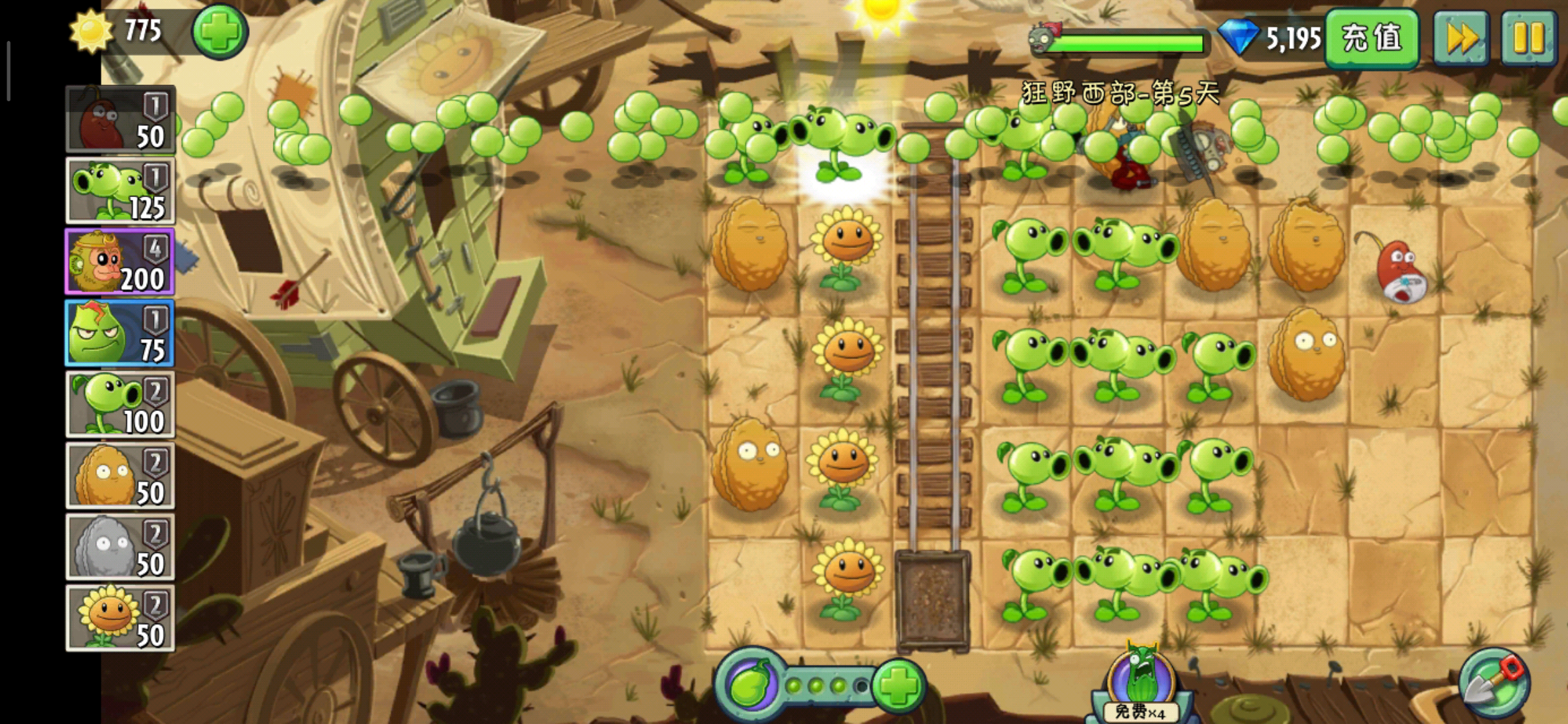Open the 充值 recharge shop
Image resolution: width=1568 pixels, height=724 pixels.
click(1372, 38)
